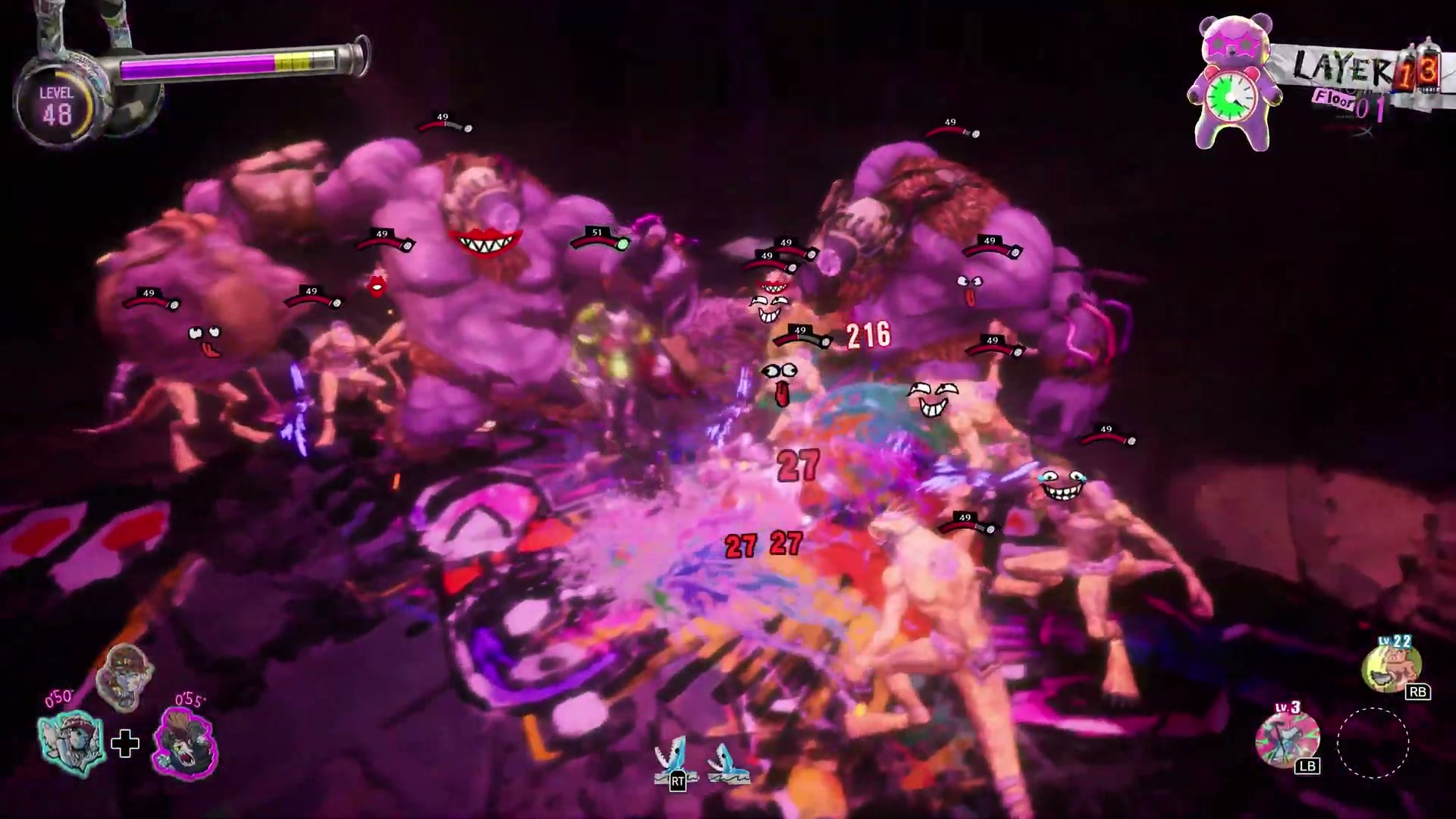The image size is (1456, 819).
Task: Select the empty dashed-circle ability slot
Action: click(x=1373, y=743)
